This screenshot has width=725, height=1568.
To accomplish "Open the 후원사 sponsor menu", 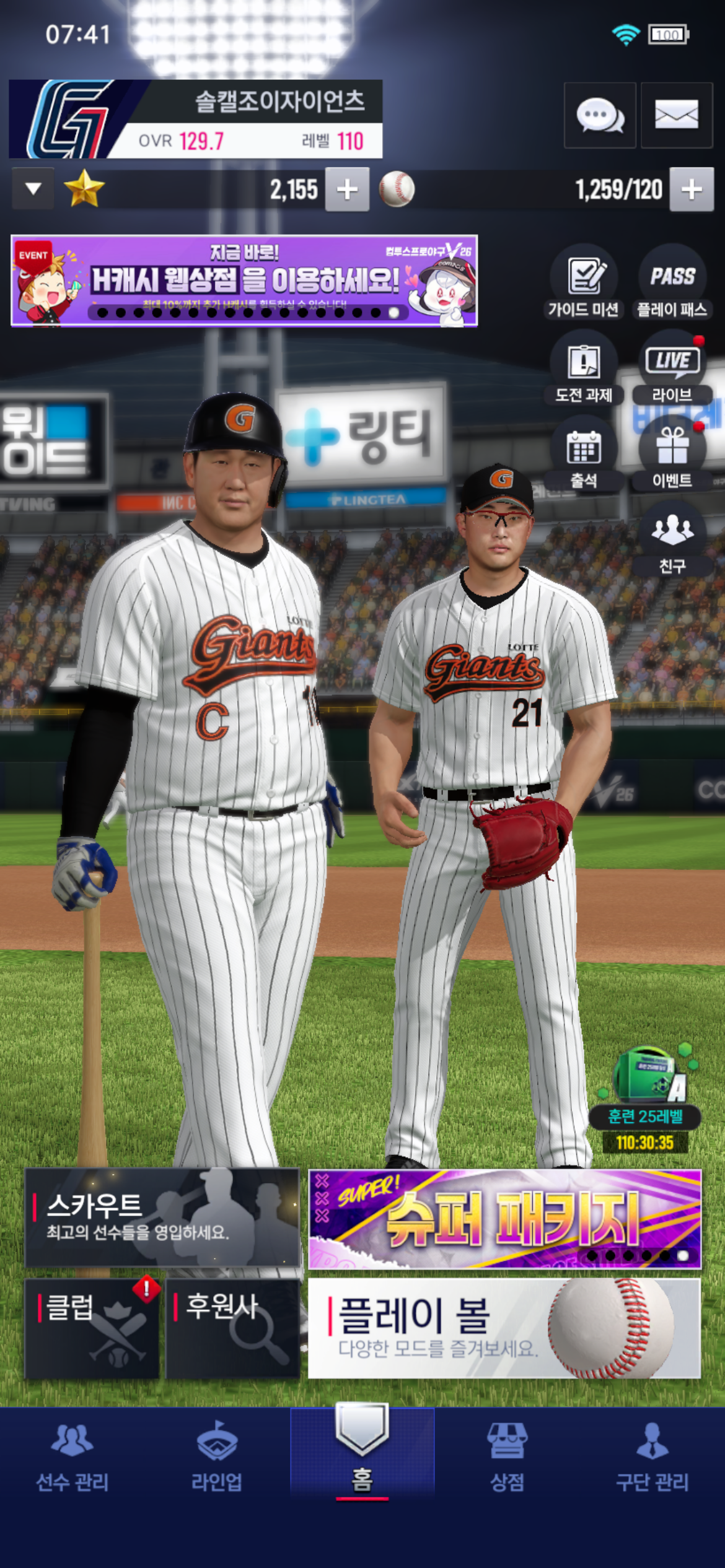I will [233, 1328].
